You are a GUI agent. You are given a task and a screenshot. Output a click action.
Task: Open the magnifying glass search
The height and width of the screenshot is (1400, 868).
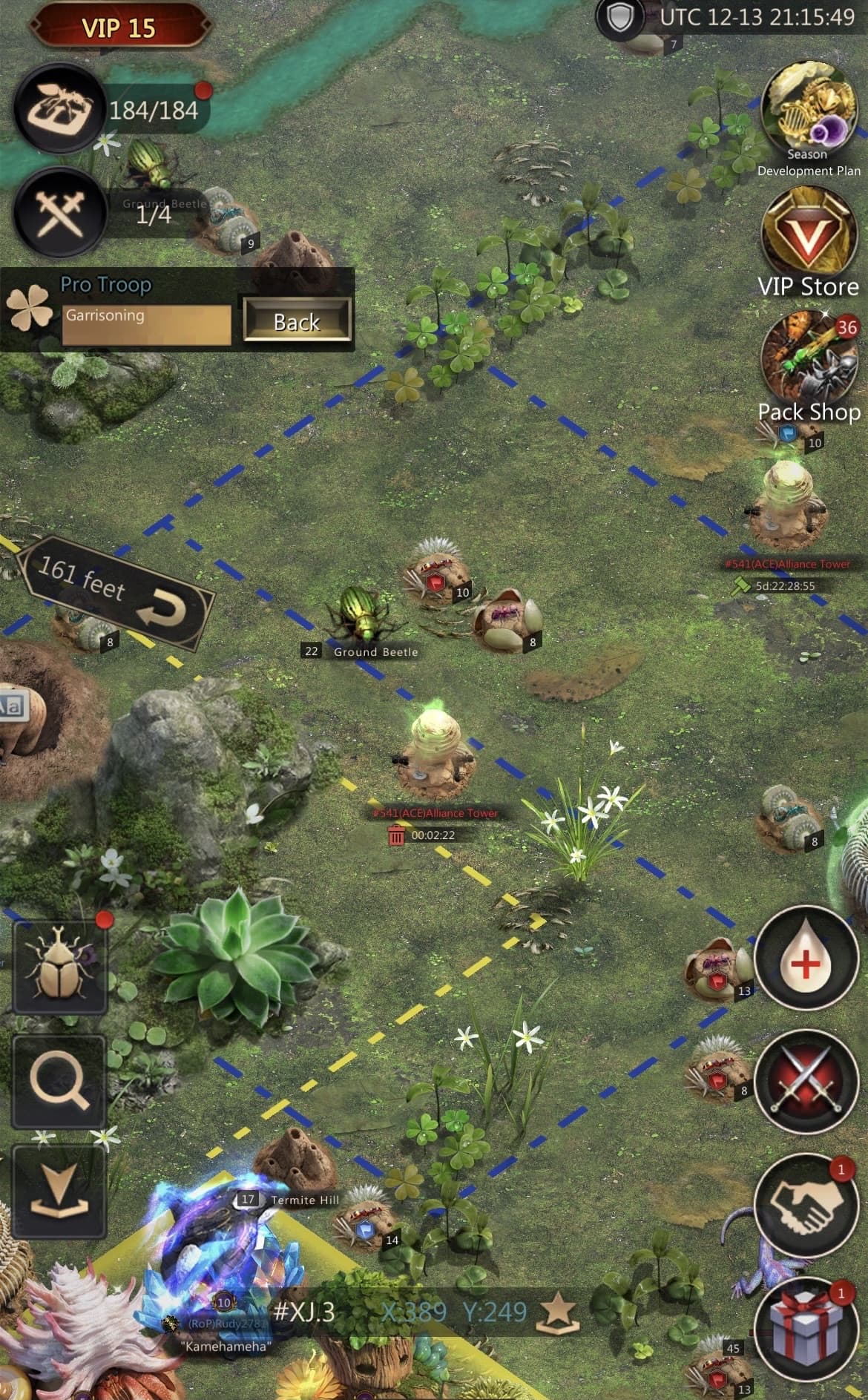[59, 1082]
